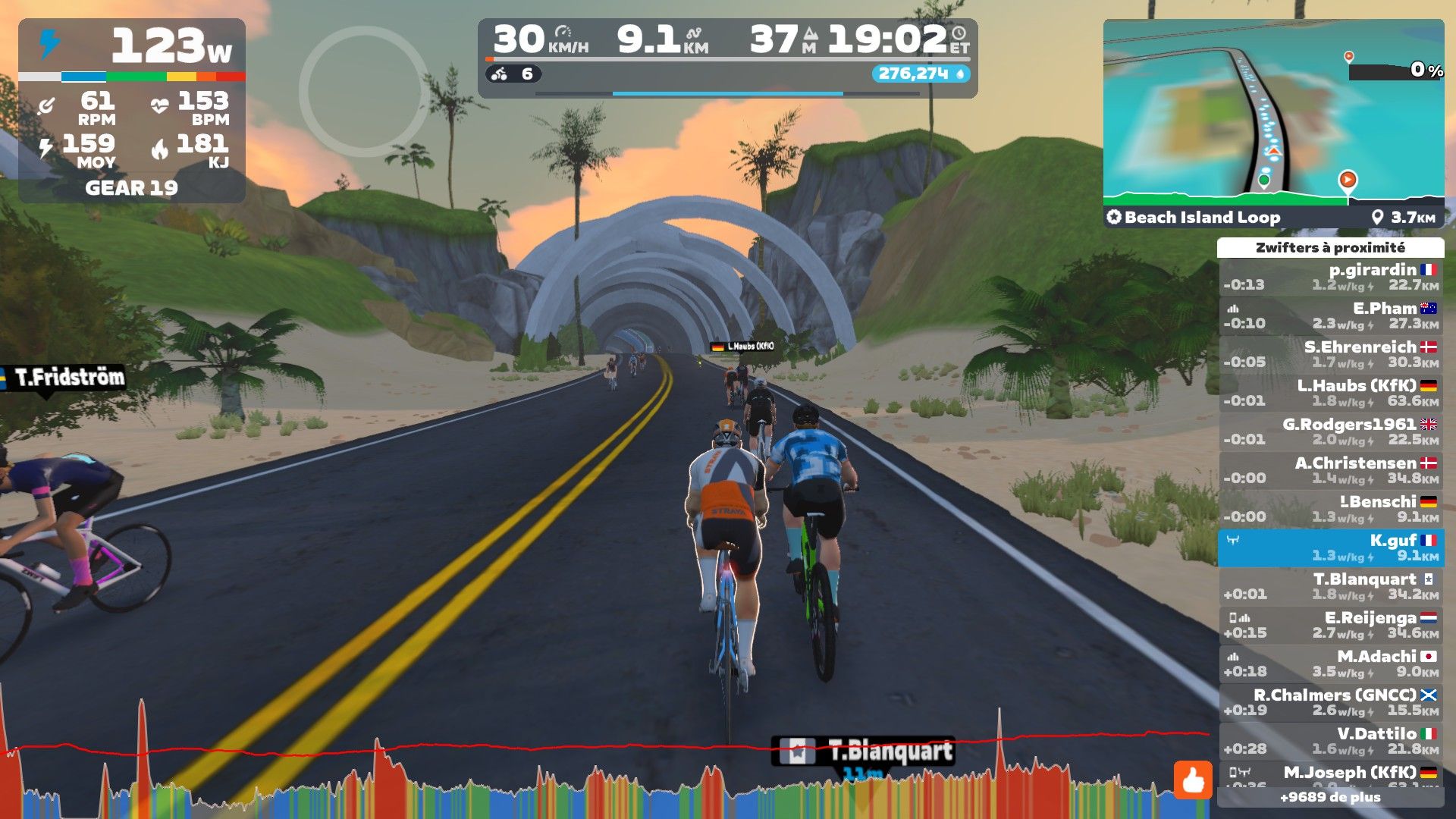
Task: Choose S.Ehrenreich from nearby Zwifters
Action: click(x=1330, y=355)
